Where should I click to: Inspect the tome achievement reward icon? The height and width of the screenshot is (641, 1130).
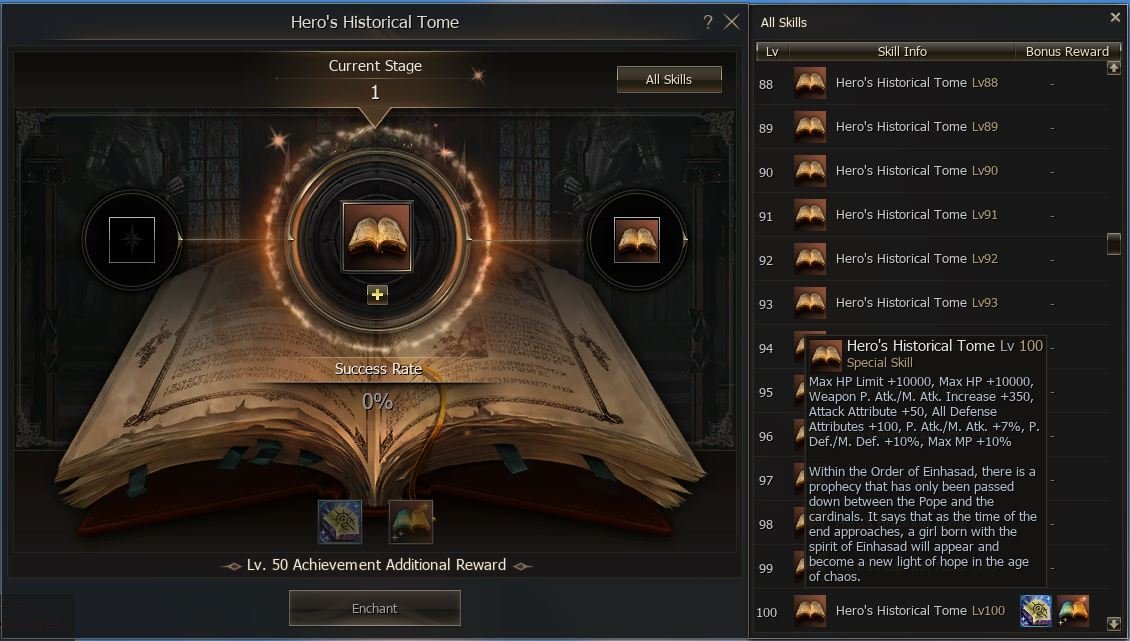point(411,522)
